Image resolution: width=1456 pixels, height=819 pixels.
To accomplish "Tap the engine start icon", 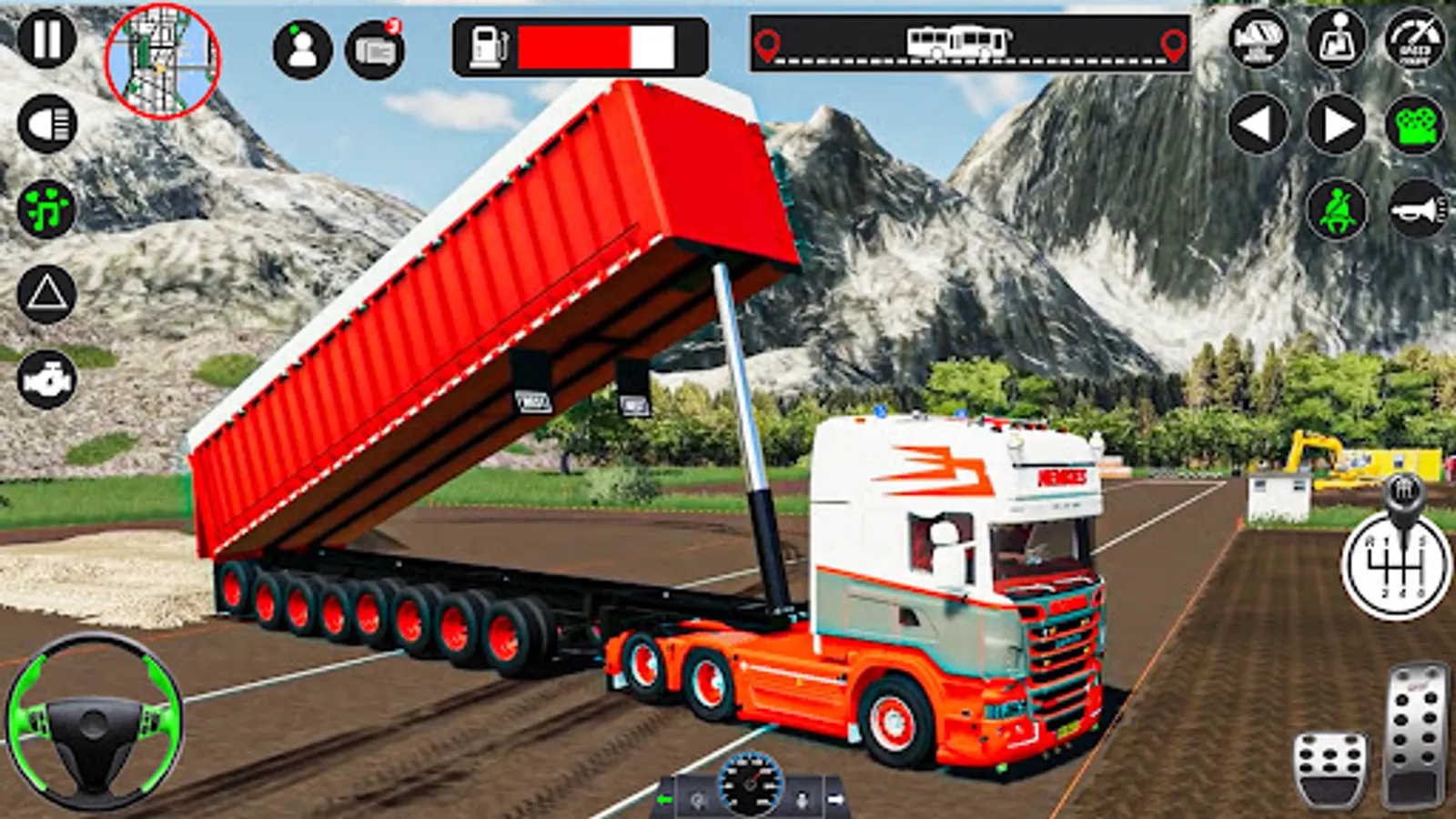I will (x=47, y=379).
